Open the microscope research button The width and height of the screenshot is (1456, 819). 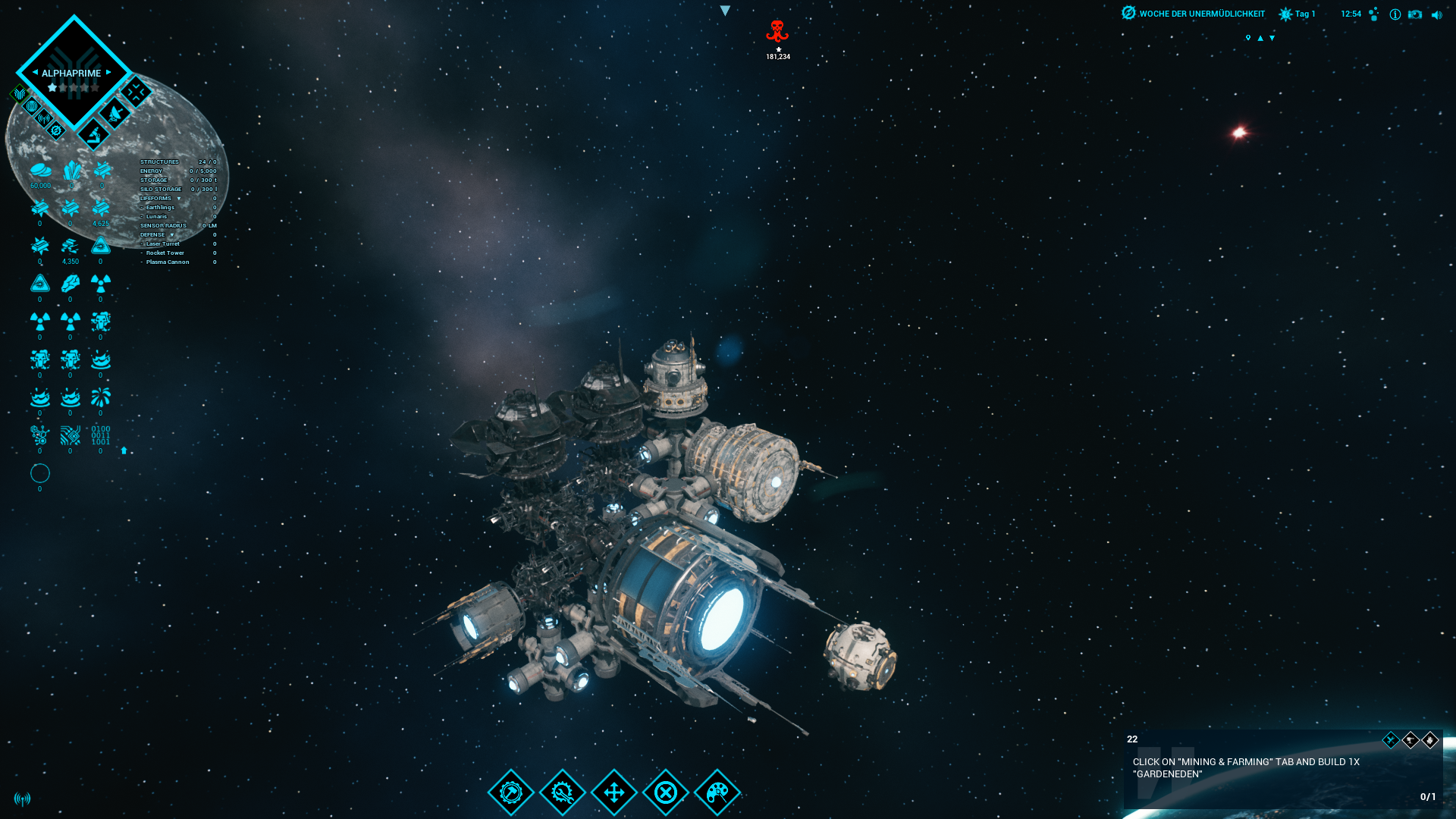click(94, 135)
